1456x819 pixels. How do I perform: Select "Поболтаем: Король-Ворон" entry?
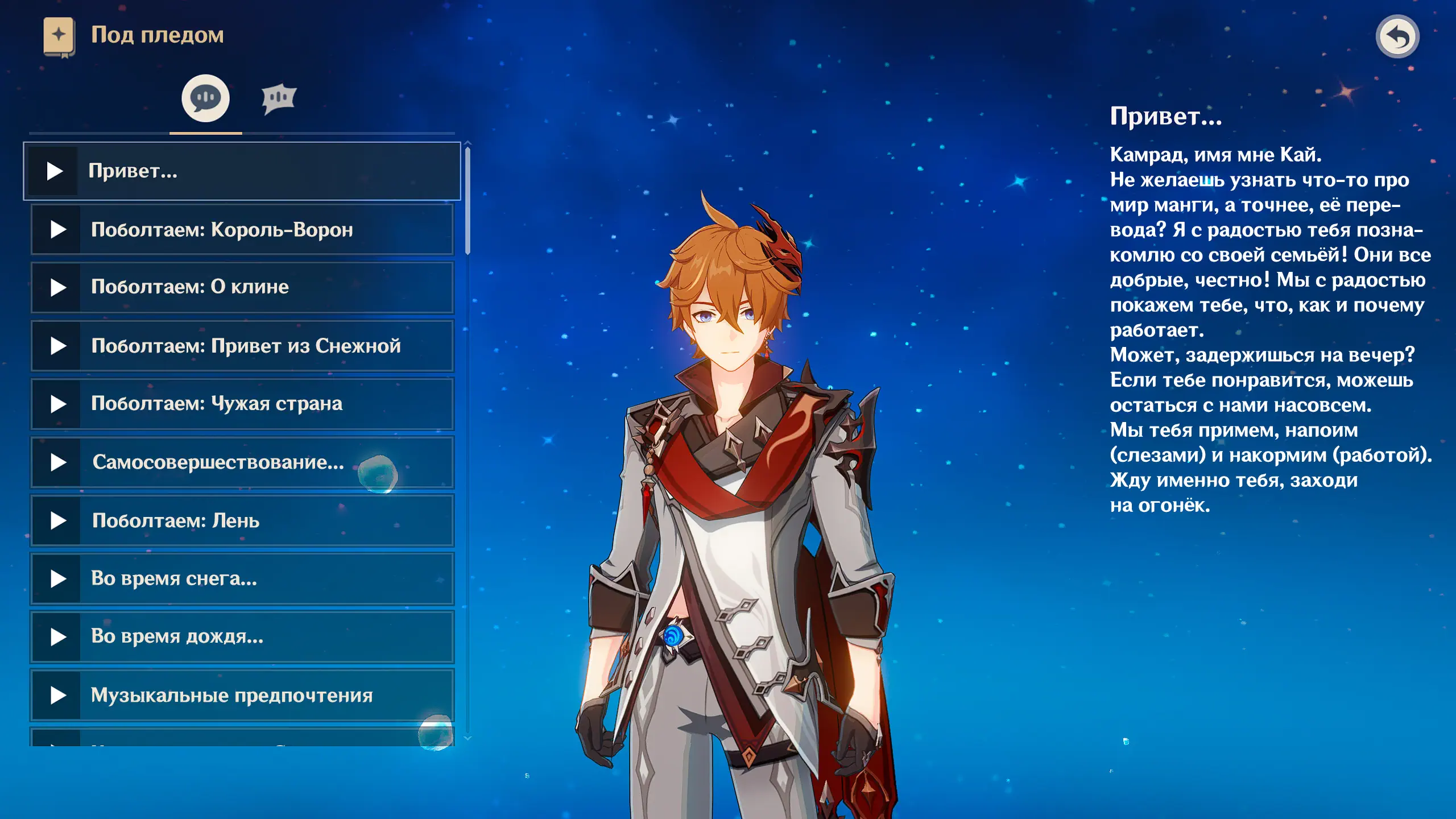click(242, 230)
